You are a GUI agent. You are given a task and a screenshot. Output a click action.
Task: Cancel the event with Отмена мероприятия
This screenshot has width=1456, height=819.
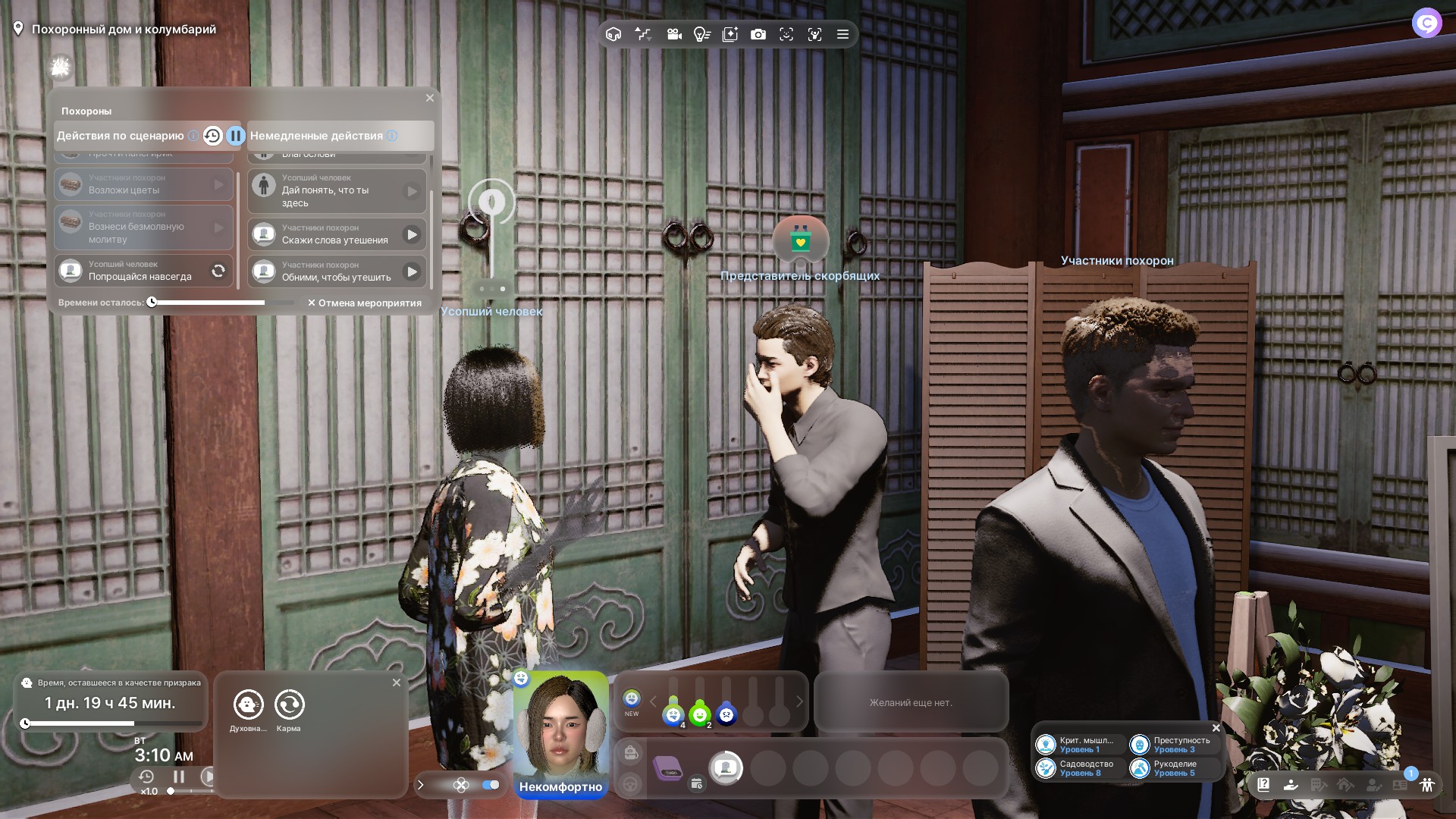coord(365,303)
